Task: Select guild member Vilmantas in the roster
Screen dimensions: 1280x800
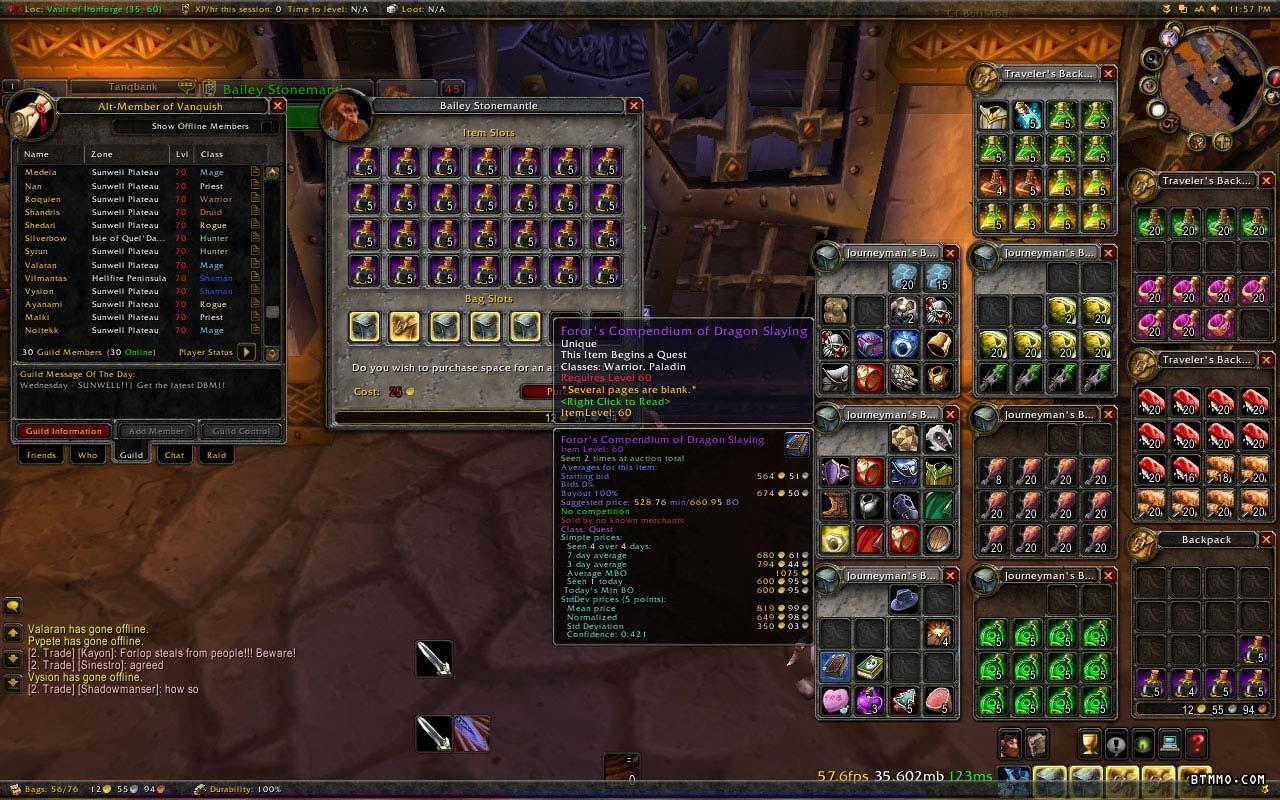Action: (x=46, y=278)
